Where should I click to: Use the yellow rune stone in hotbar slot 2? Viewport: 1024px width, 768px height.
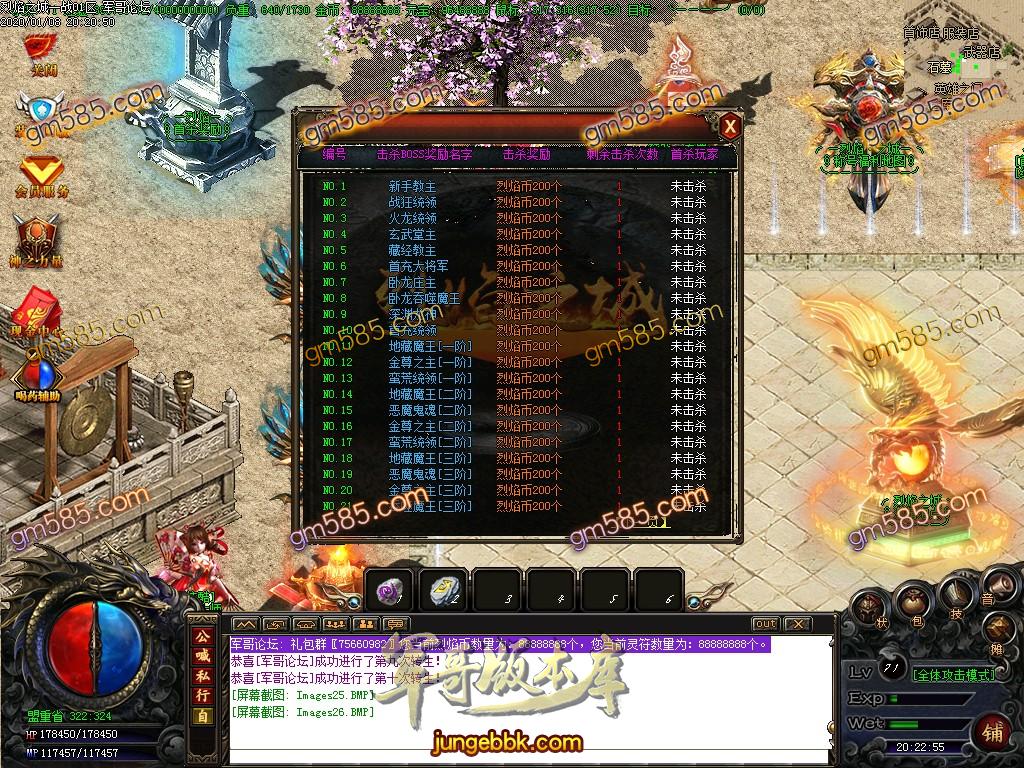442,591
